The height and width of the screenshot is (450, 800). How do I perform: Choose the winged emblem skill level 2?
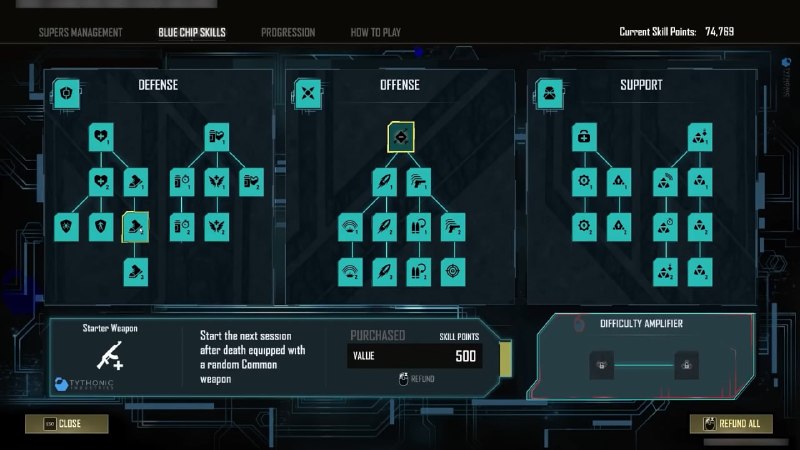[218, 227]
